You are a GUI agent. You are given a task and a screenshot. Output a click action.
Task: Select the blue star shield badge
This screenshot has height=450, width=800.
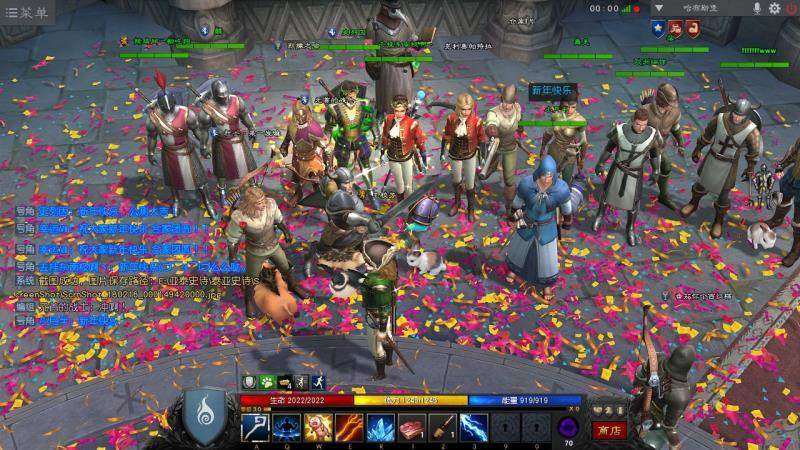[658, 28]
